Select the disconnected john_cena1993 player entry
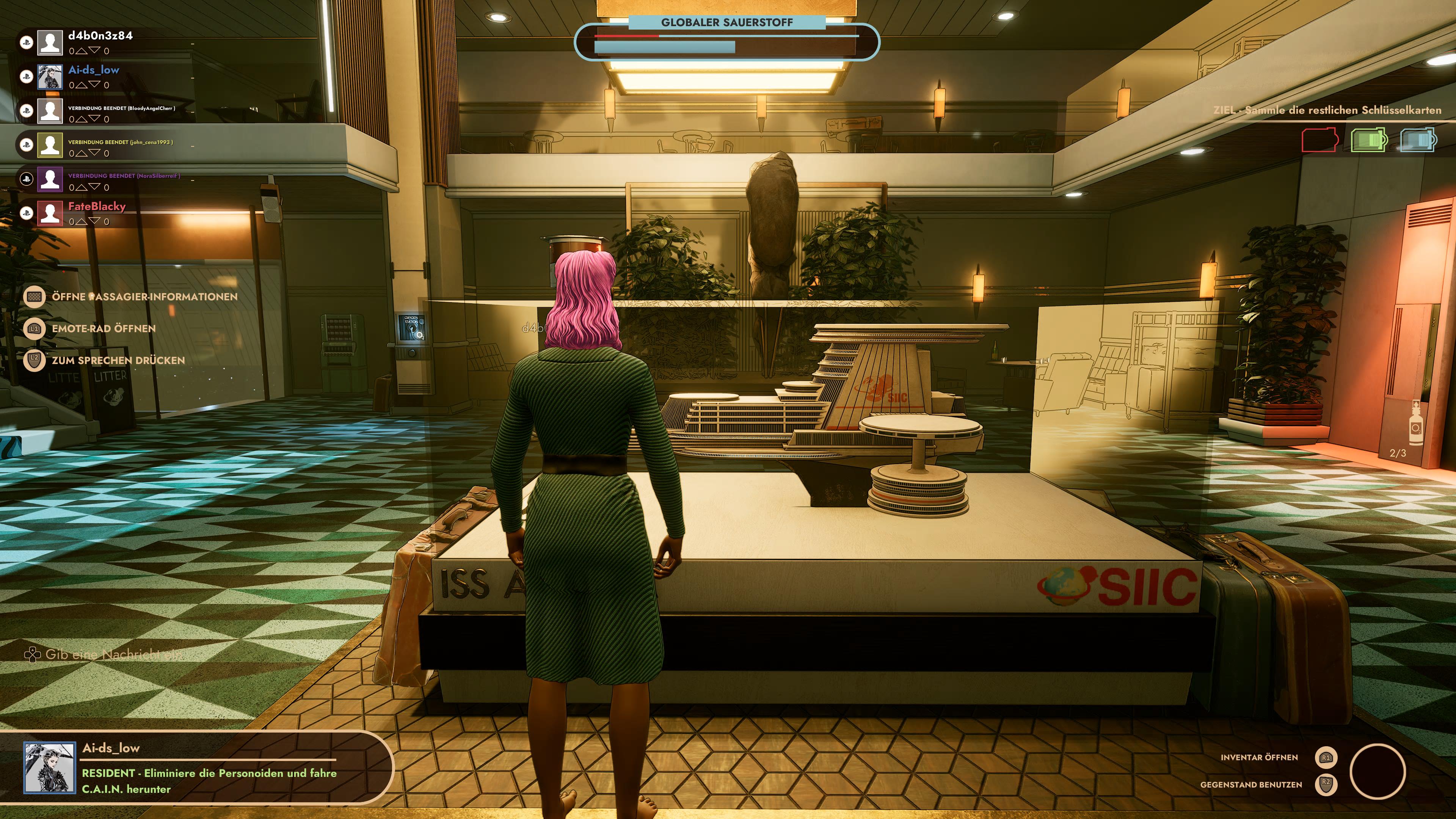The height and width of the screenshot is (819, 1456). click(x=121, y=142)
